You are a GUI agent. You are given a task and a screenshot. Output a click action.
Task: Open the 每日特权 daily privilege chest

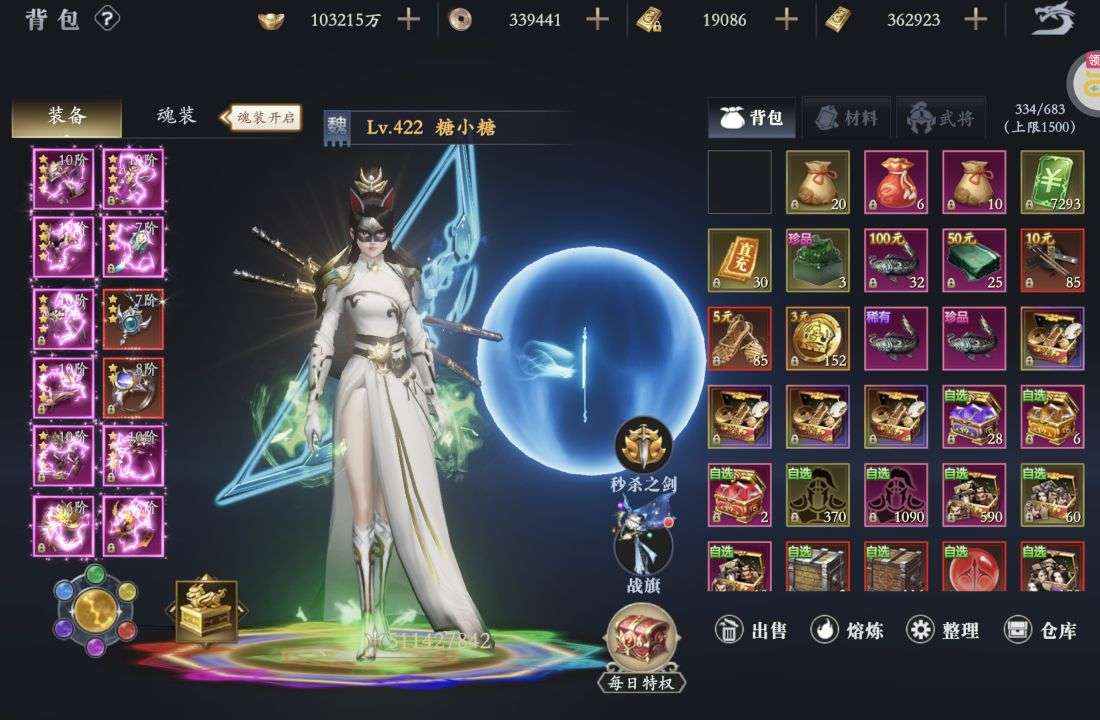tap(642, 645)
